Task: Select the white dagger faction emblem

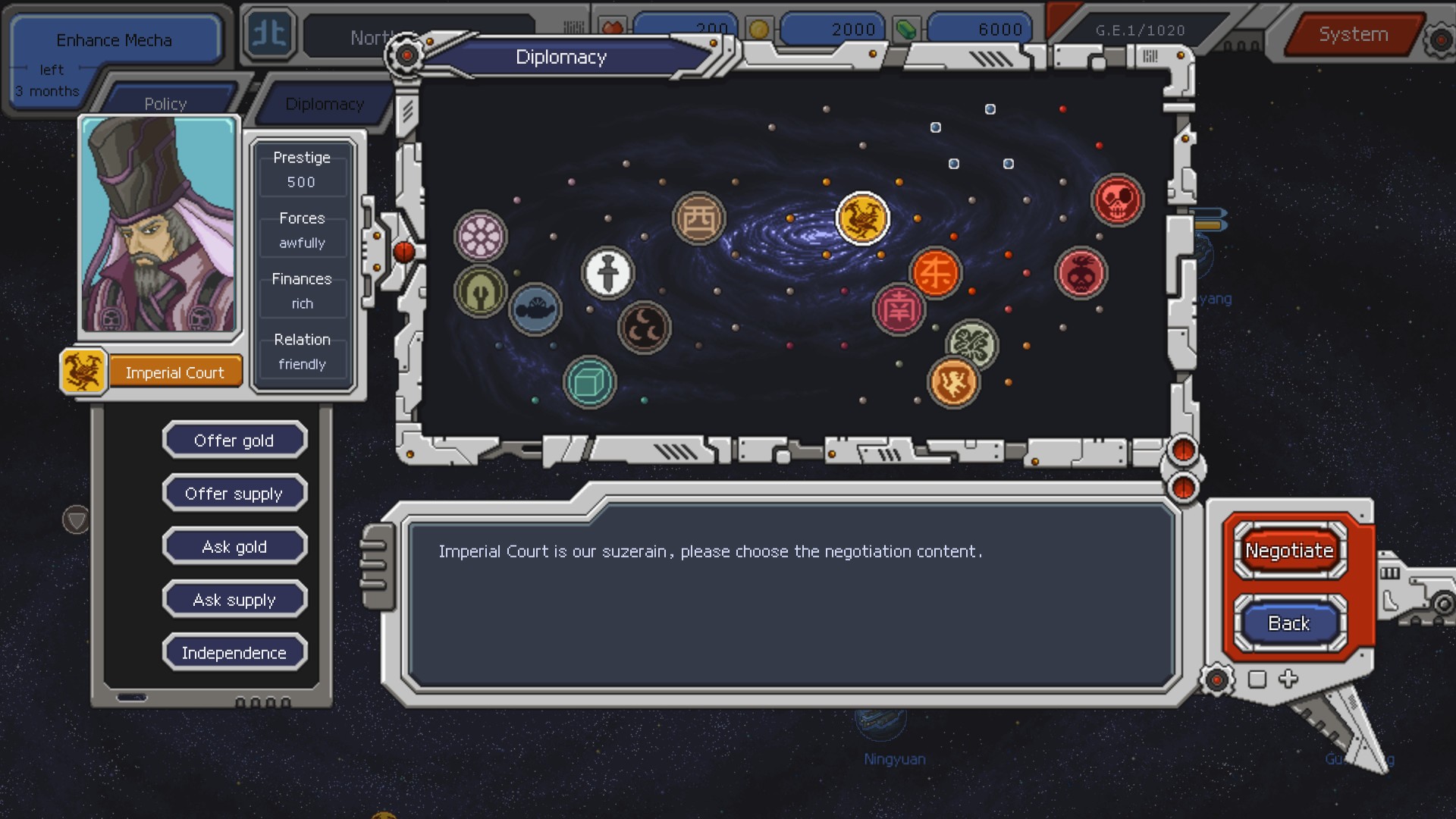Action: pos(607,271)
